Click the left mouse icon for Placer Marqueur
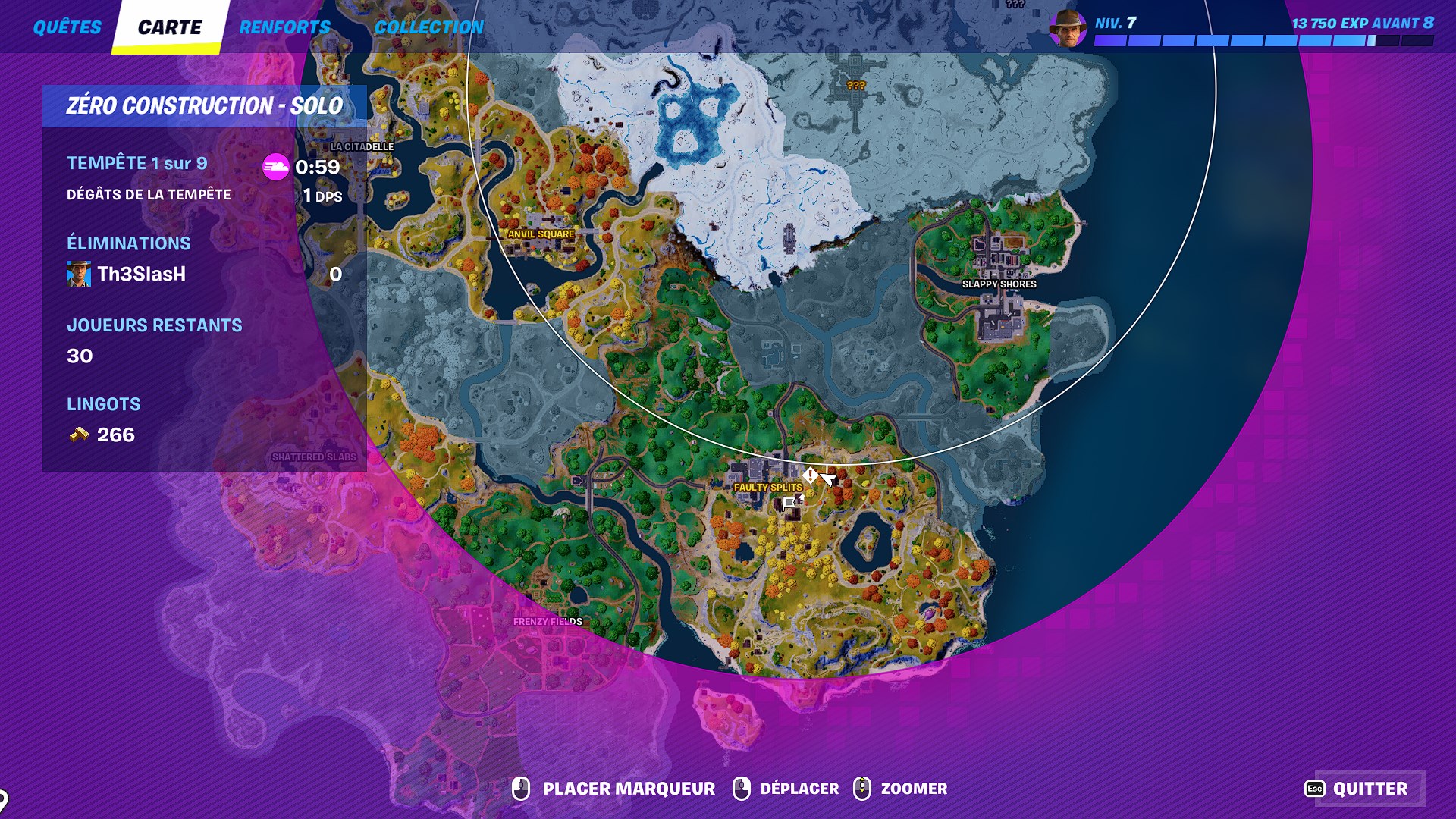1456x819 pixels. point(522,789)
